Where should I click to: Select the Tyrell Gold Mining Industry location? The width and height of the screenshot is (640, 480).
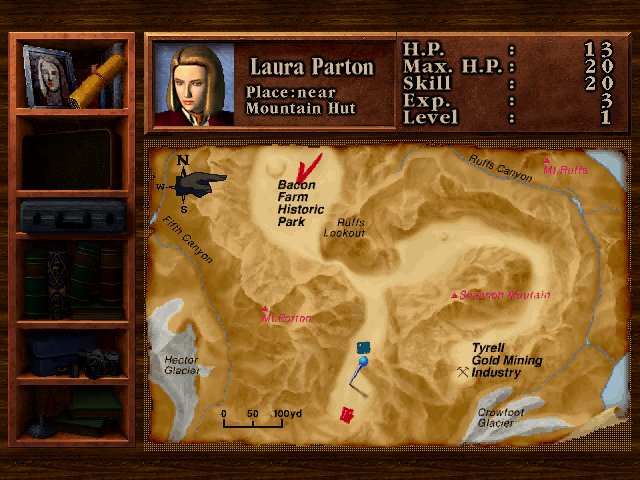[x=505, y=361]
